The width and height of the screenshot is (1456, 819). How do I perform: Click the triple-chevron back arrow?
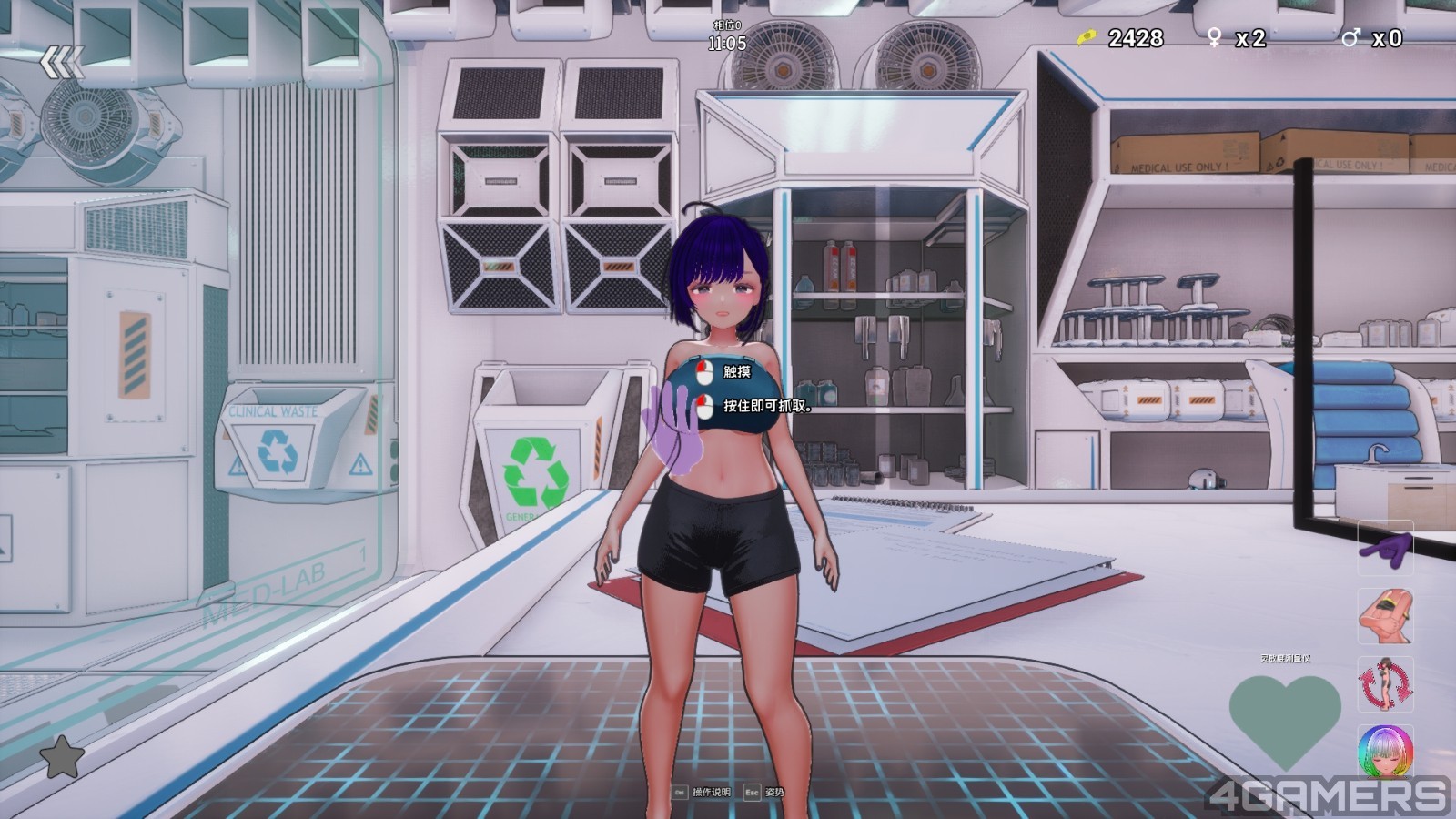[62, 62]
